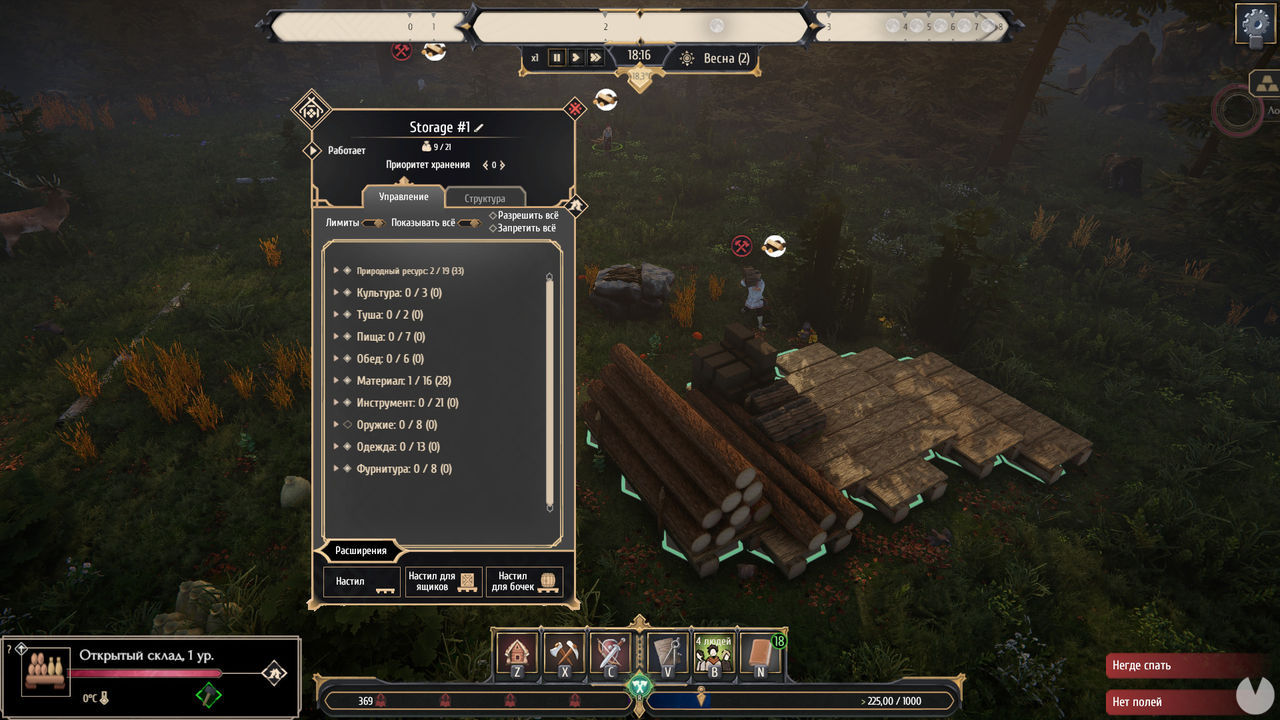Pause the game with the pause button
The height and width of the screenshot is (720, 1280).
point(557,58)
